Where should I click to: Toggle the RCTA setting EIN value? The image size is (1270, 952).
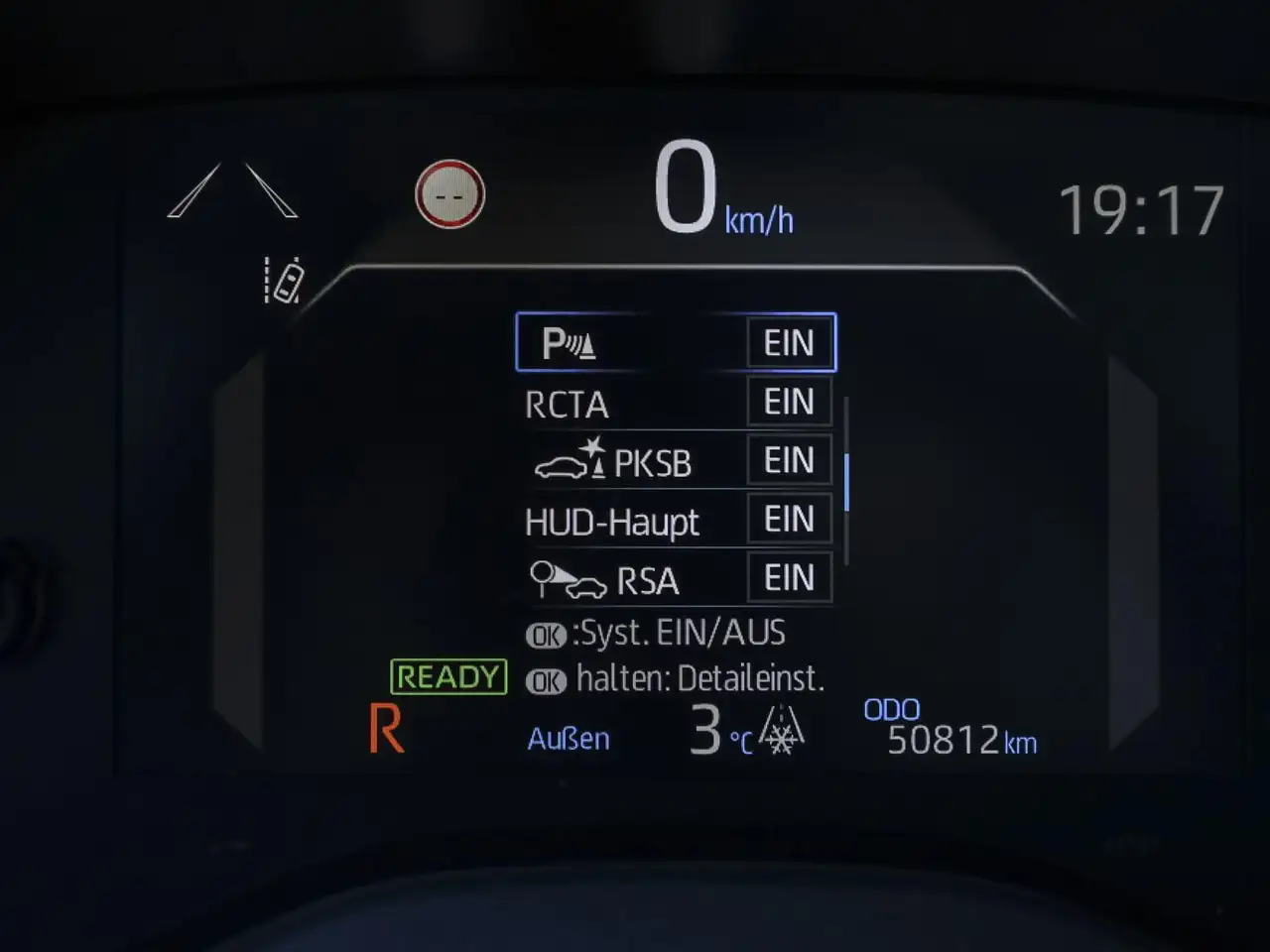click(789, 403)
